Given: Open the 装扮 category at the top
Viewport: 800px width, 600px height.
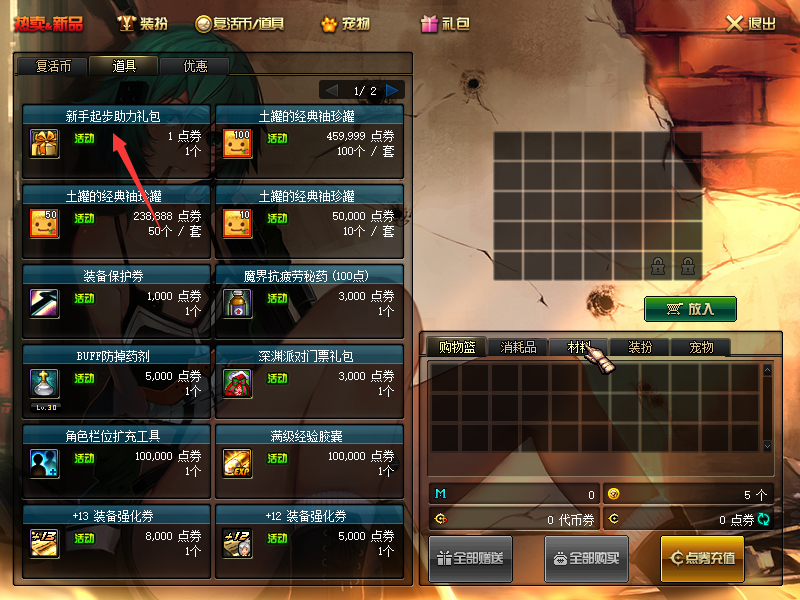Looking at the screenshot, I should (x=143, y=23).
